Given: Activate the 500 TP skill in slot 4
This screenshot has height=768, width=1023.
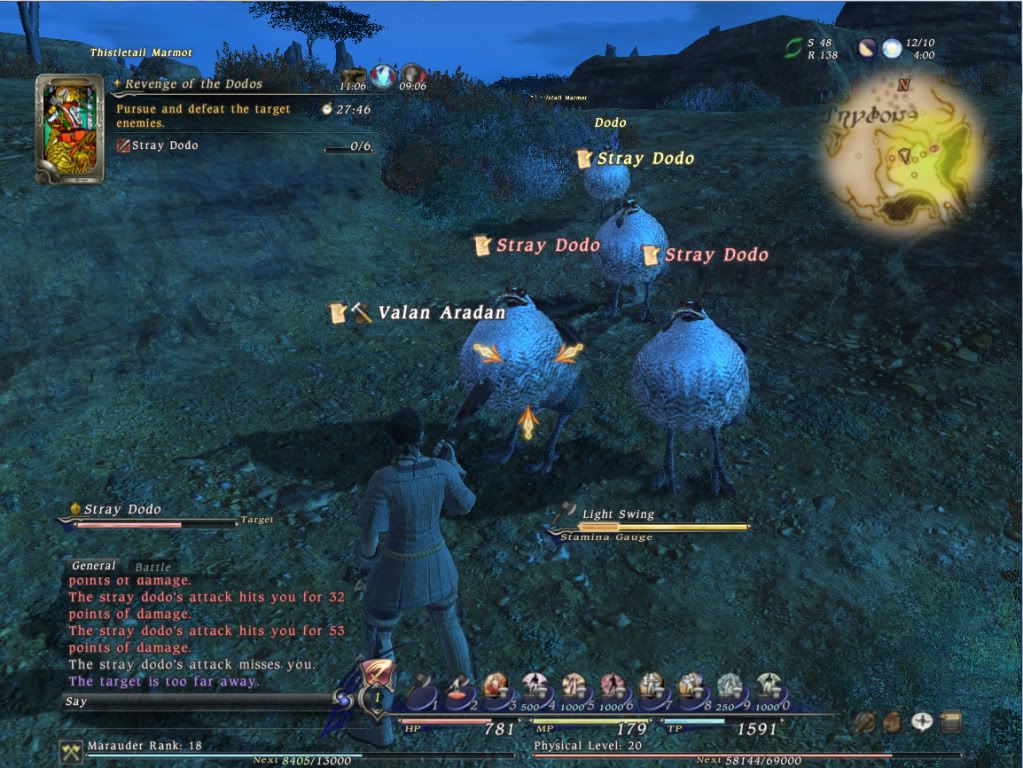Looking at the screenshot, I should pos(535,688).
